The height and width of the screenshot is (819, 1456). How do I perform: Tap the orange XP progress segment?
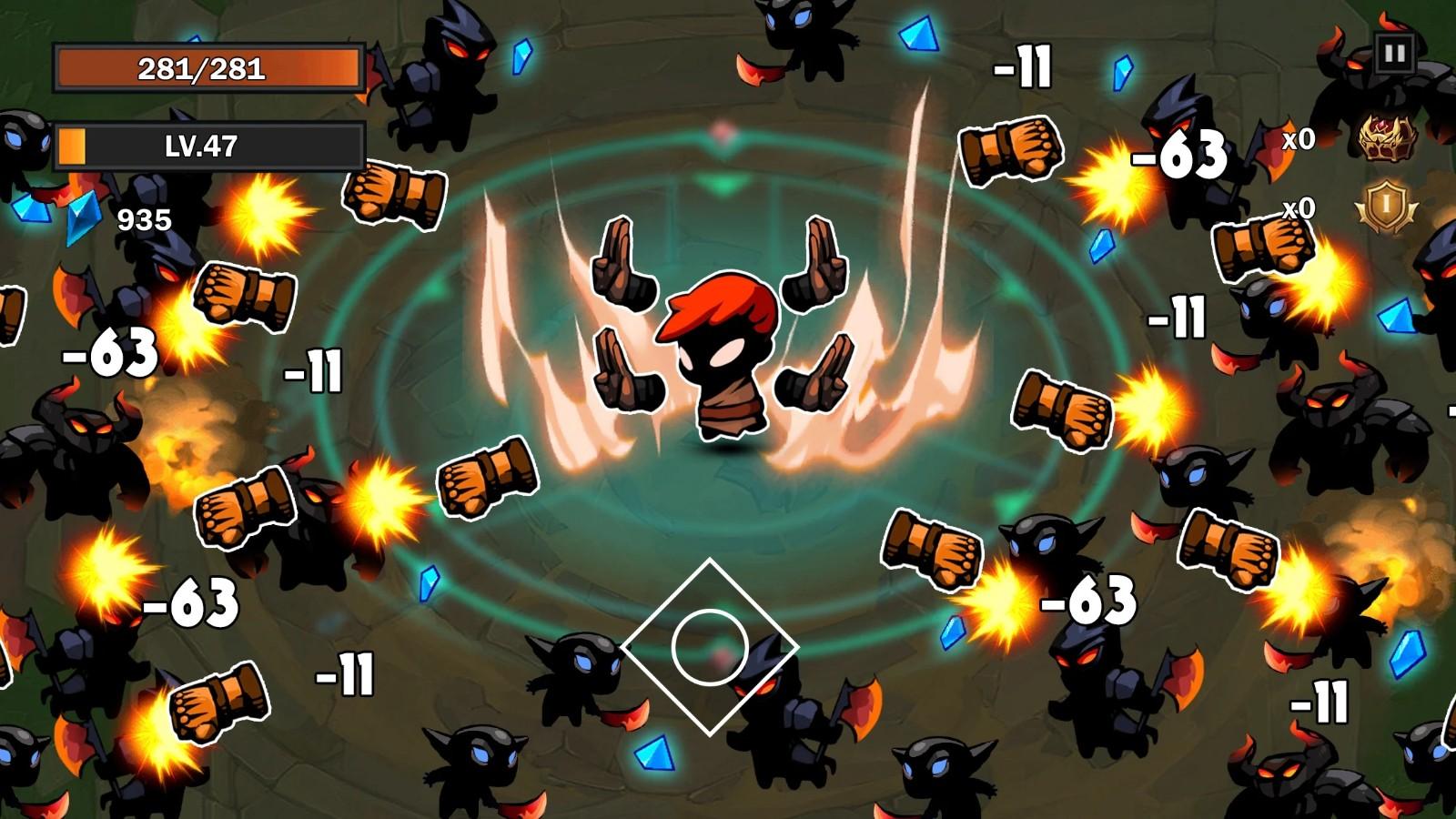coord(73,144)
